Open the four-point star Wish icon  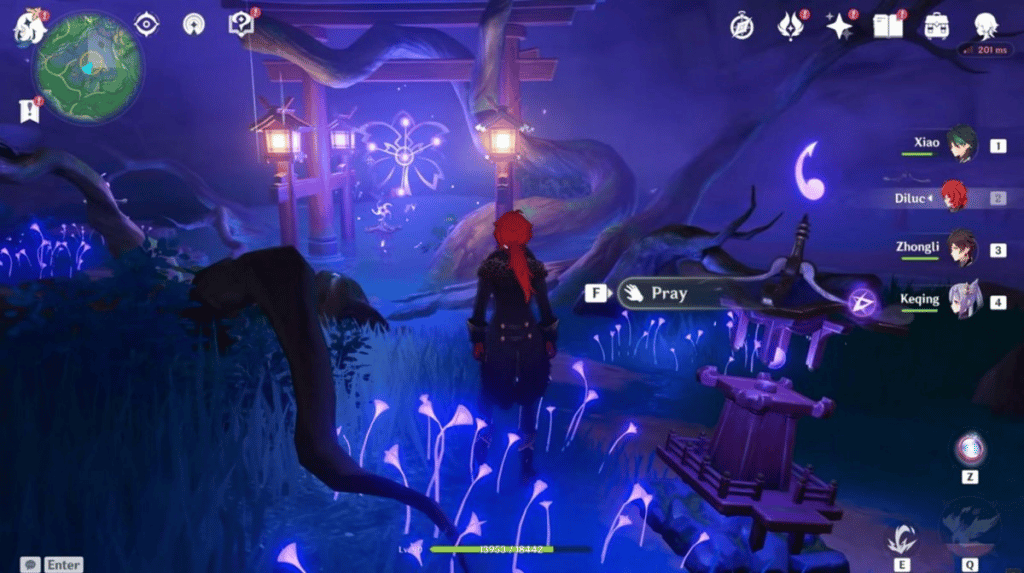(x=838, y=26)
